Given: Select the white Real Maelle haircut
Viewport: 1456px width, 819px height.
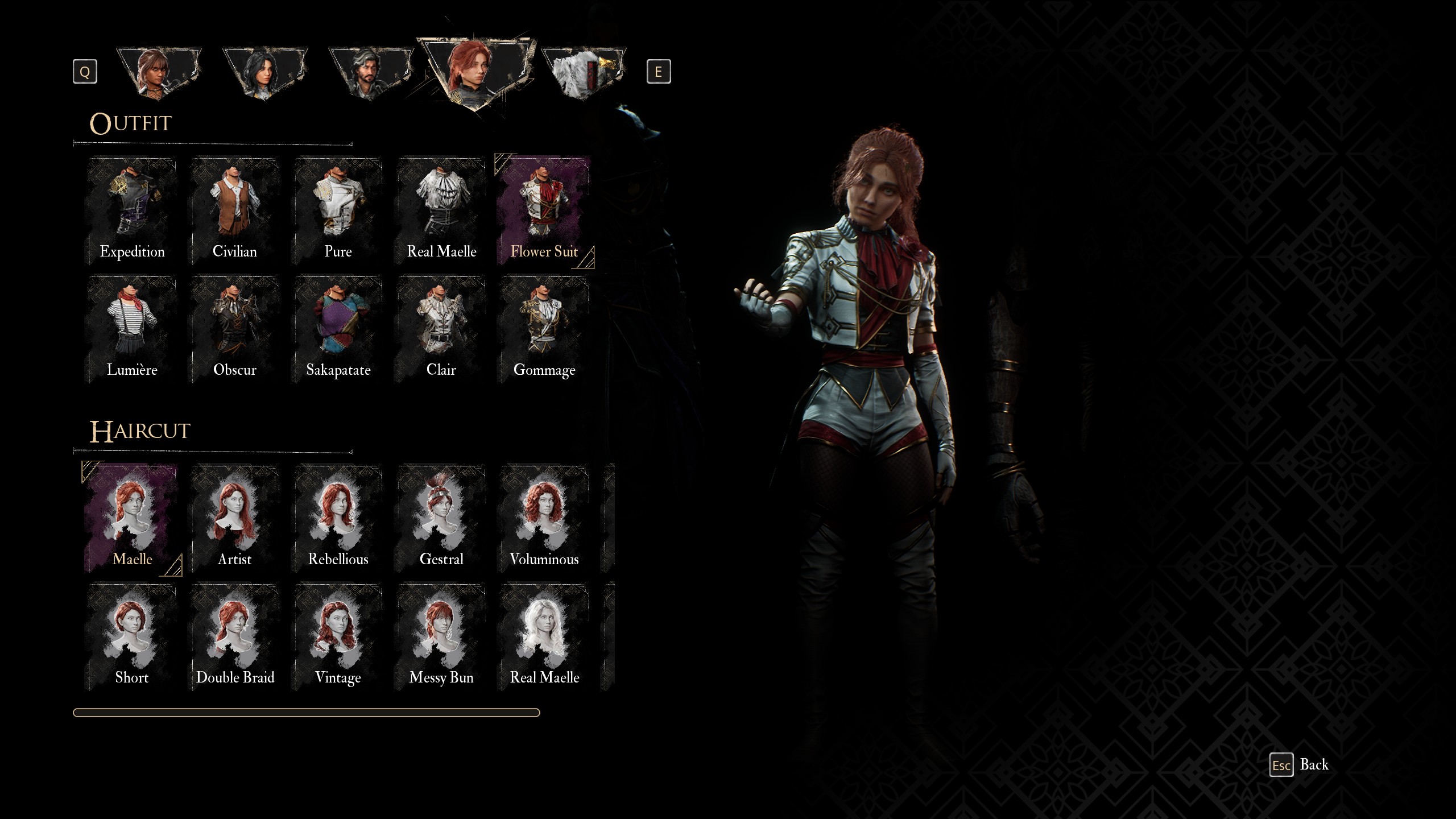Looking at the screenshot, I should pyautogui.click(x=544, y=636).
